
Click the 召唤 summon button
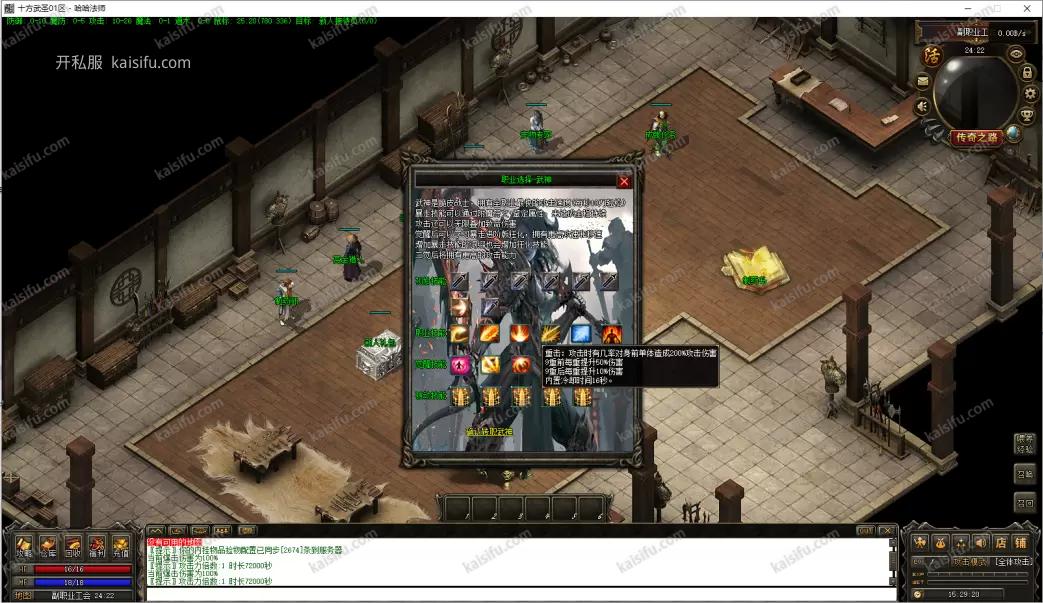coord(1024,473)
